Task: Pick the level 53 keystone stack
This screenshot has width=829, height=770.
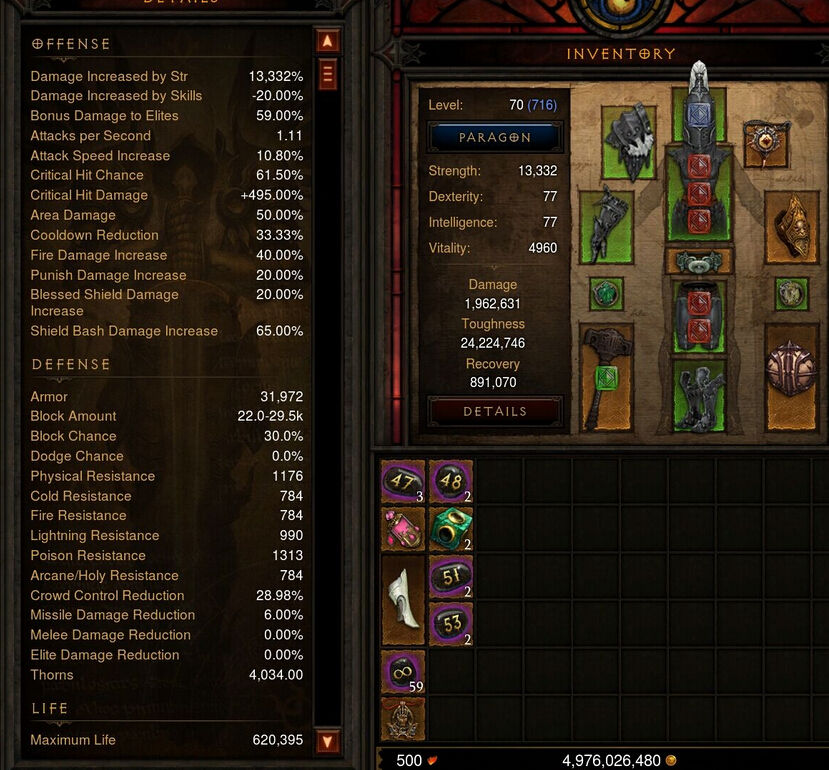Action: point(450,625)
